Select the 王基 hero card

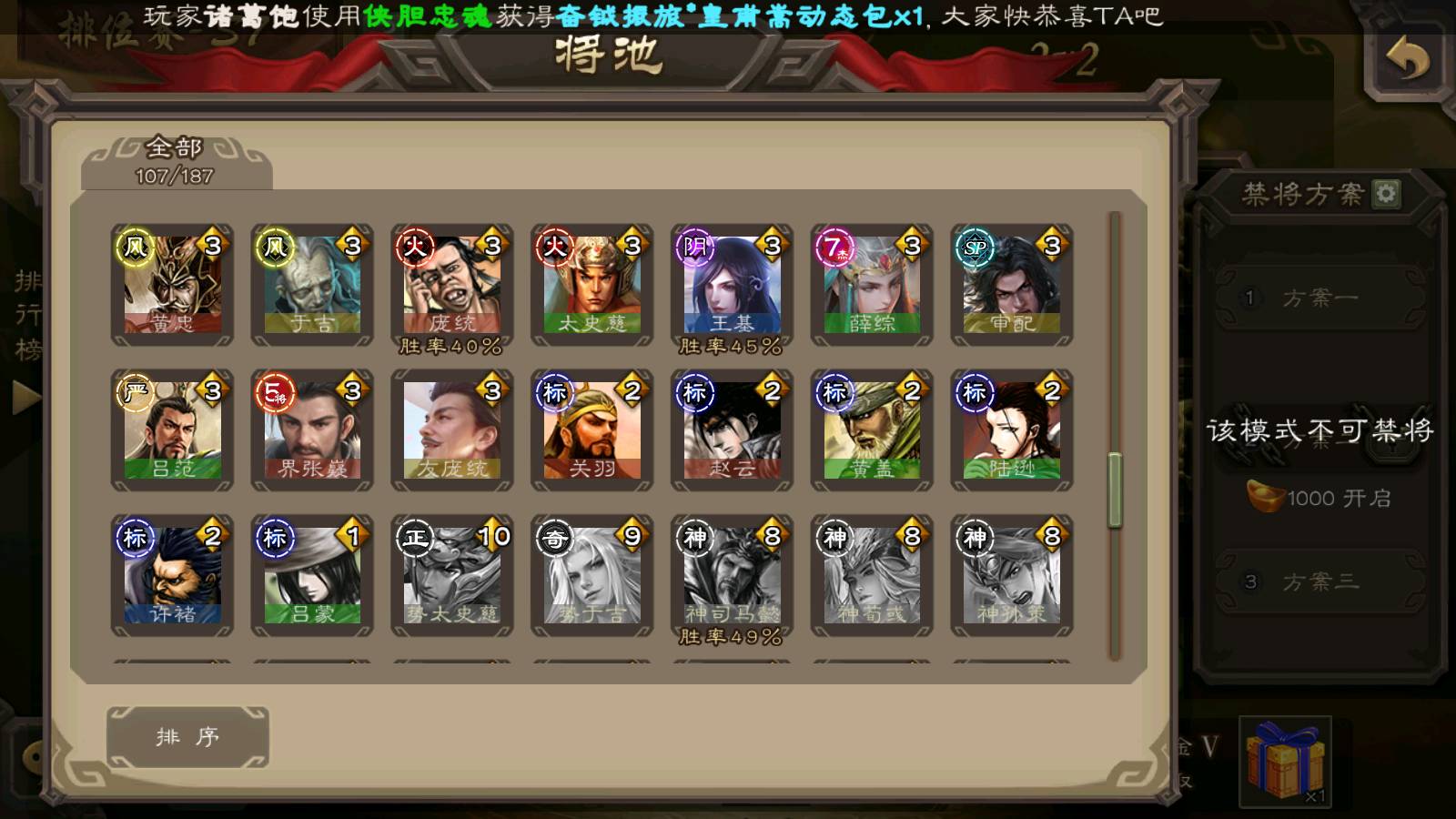click(733, 284)
